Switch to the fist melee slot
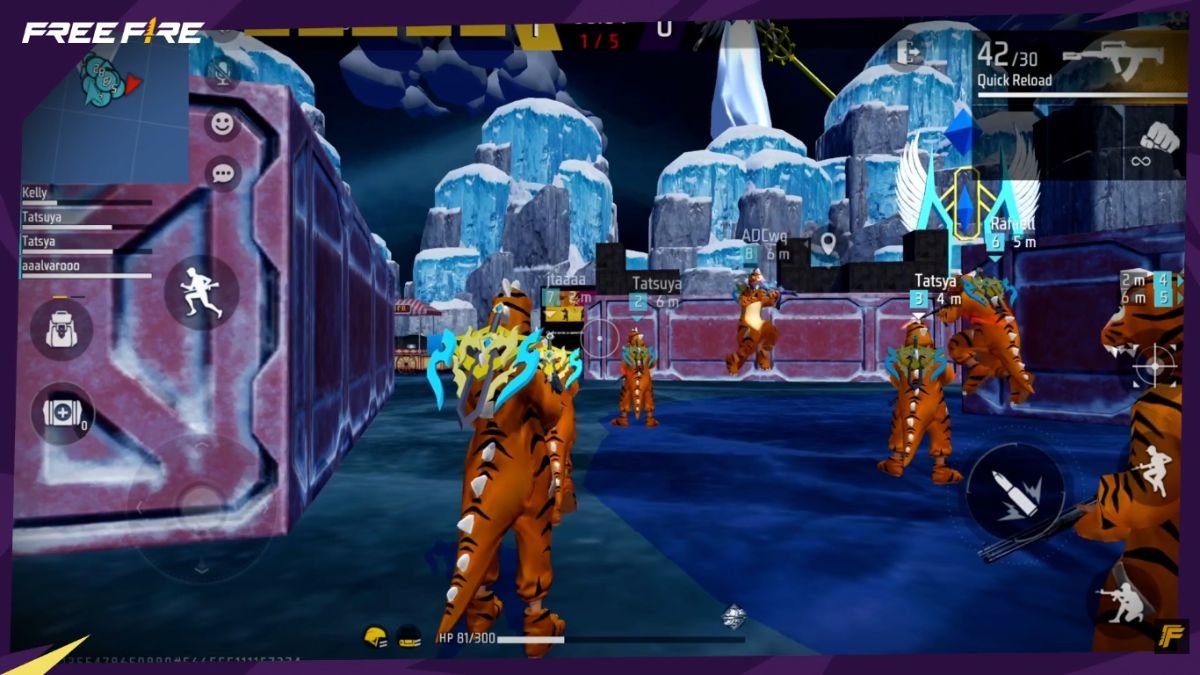 [x=1159, y=139]
